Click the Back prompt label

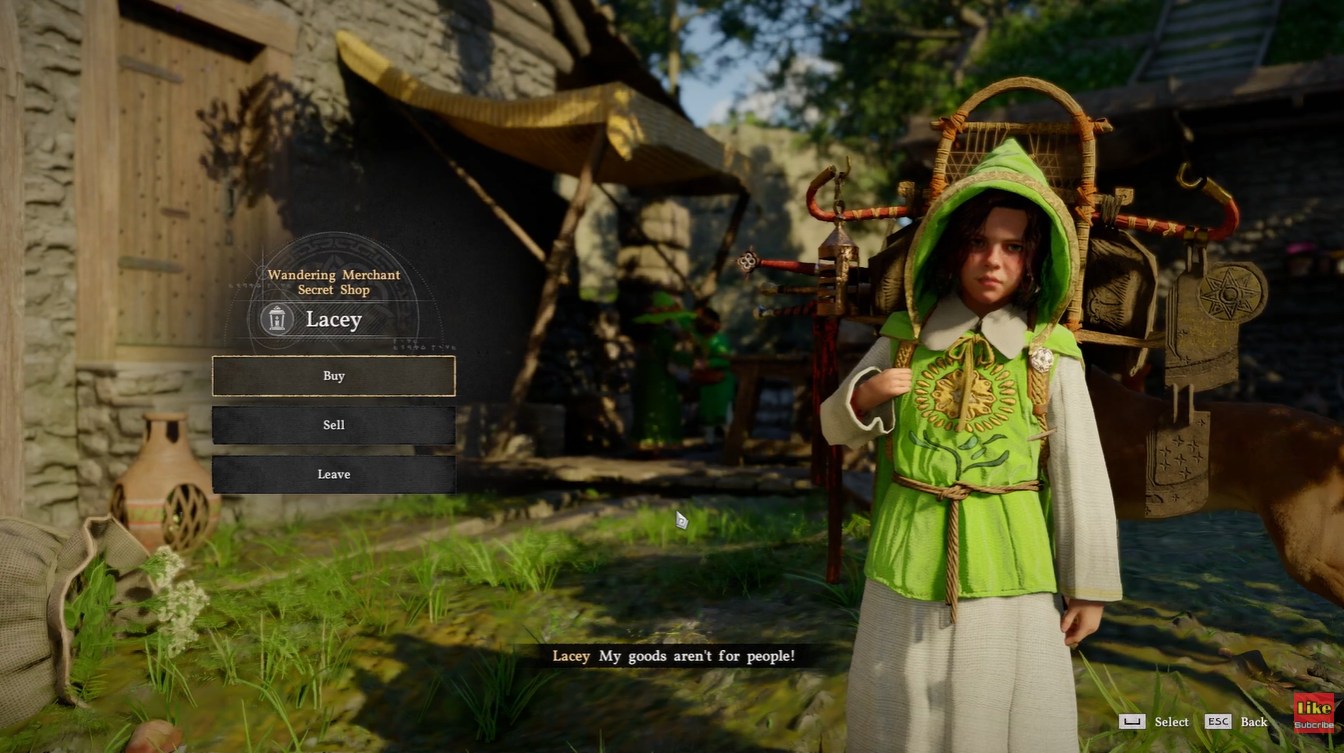[x=1253, y=722]
